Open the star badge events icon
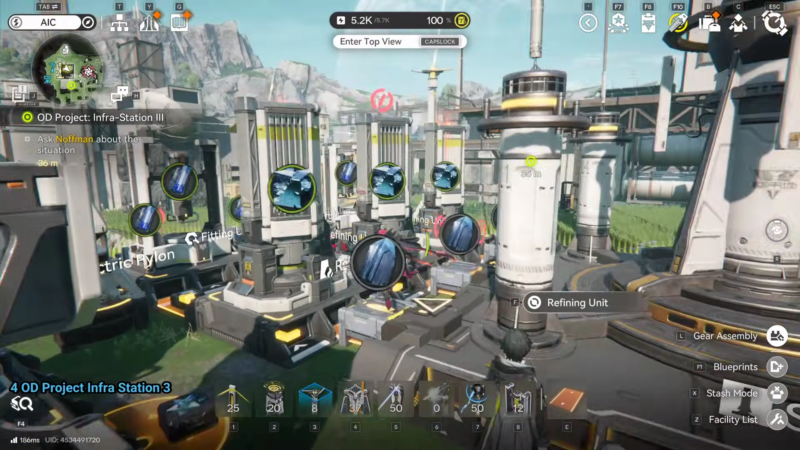Screen dimensions: 800x450 click(618, 23)
